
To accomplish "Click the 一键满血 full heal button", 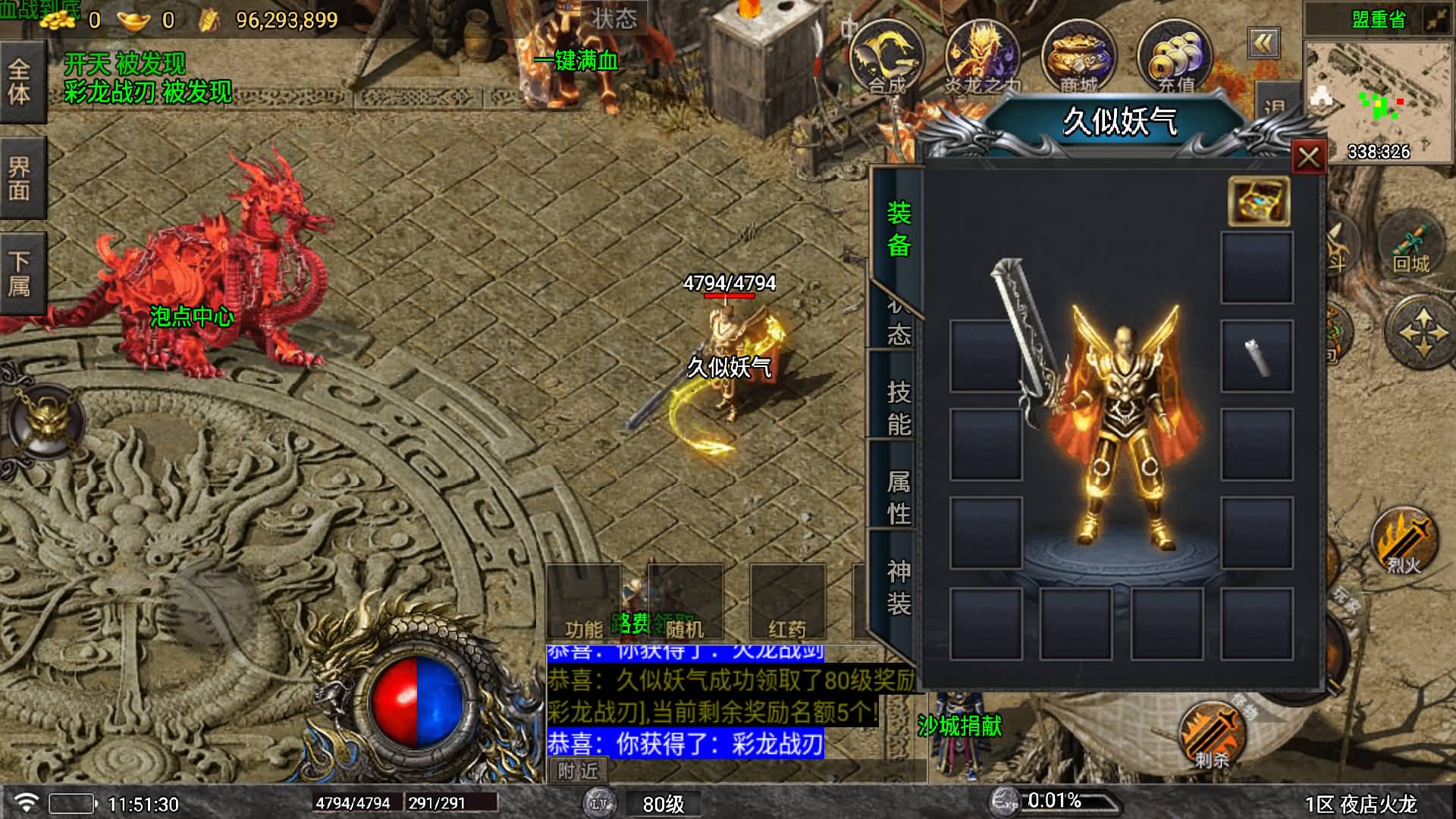I will (576, 61).
